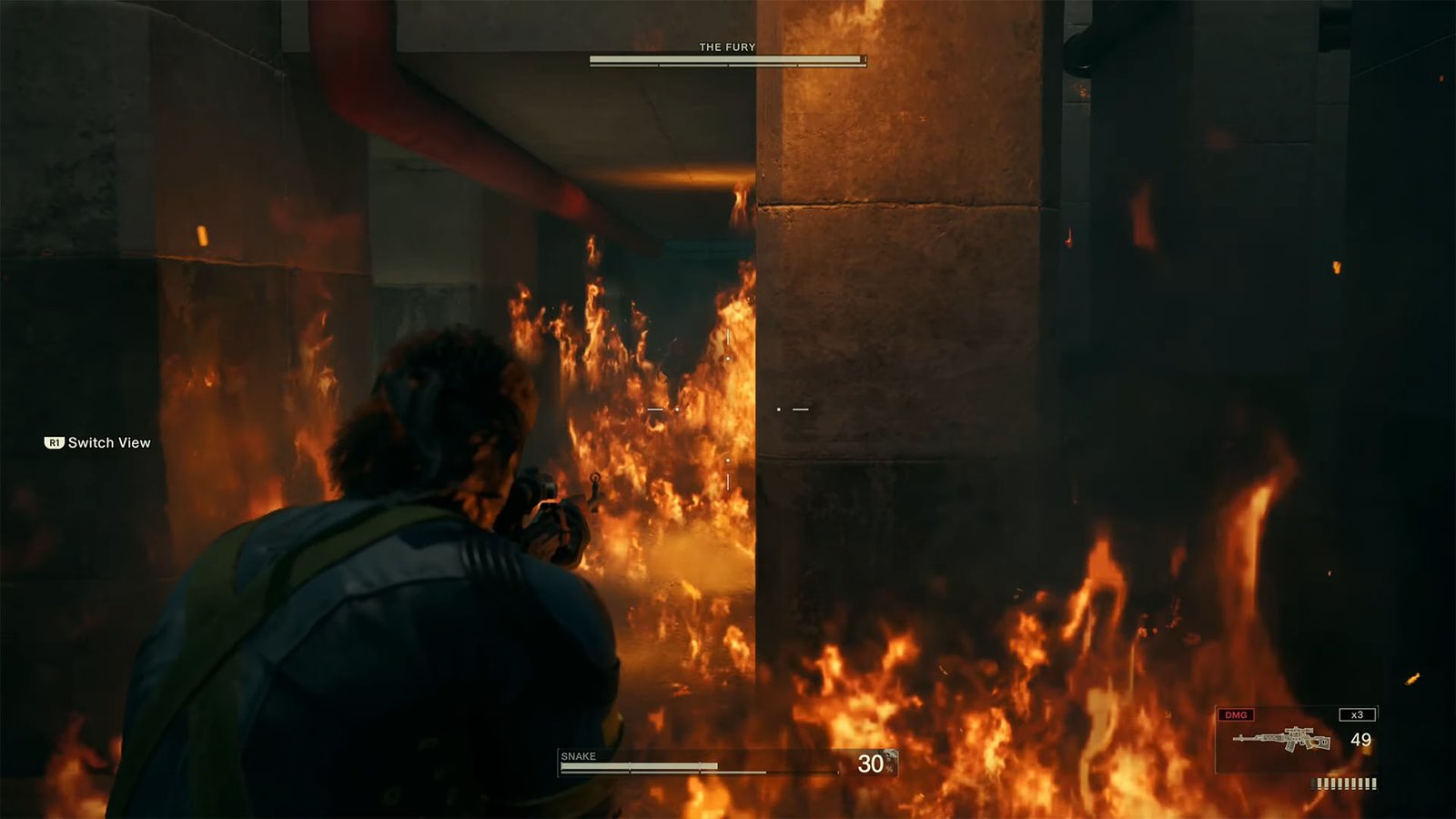Click the red DMG indicator badge
The width and height of the screenshot is (1456, 819).
(1236, 714)
